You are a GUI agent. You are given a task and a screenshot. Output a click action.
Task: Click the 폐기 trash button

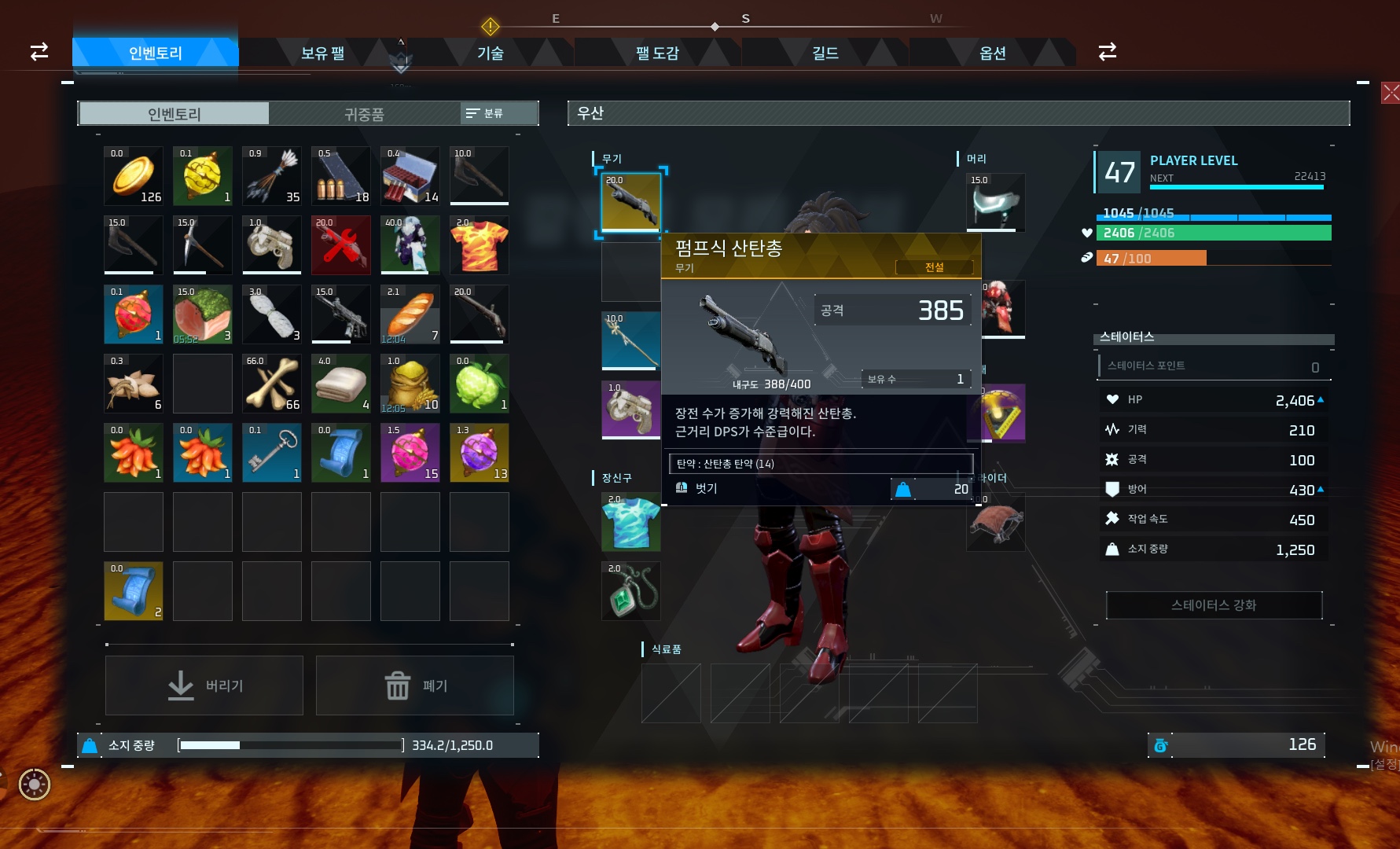click(415, 685)
